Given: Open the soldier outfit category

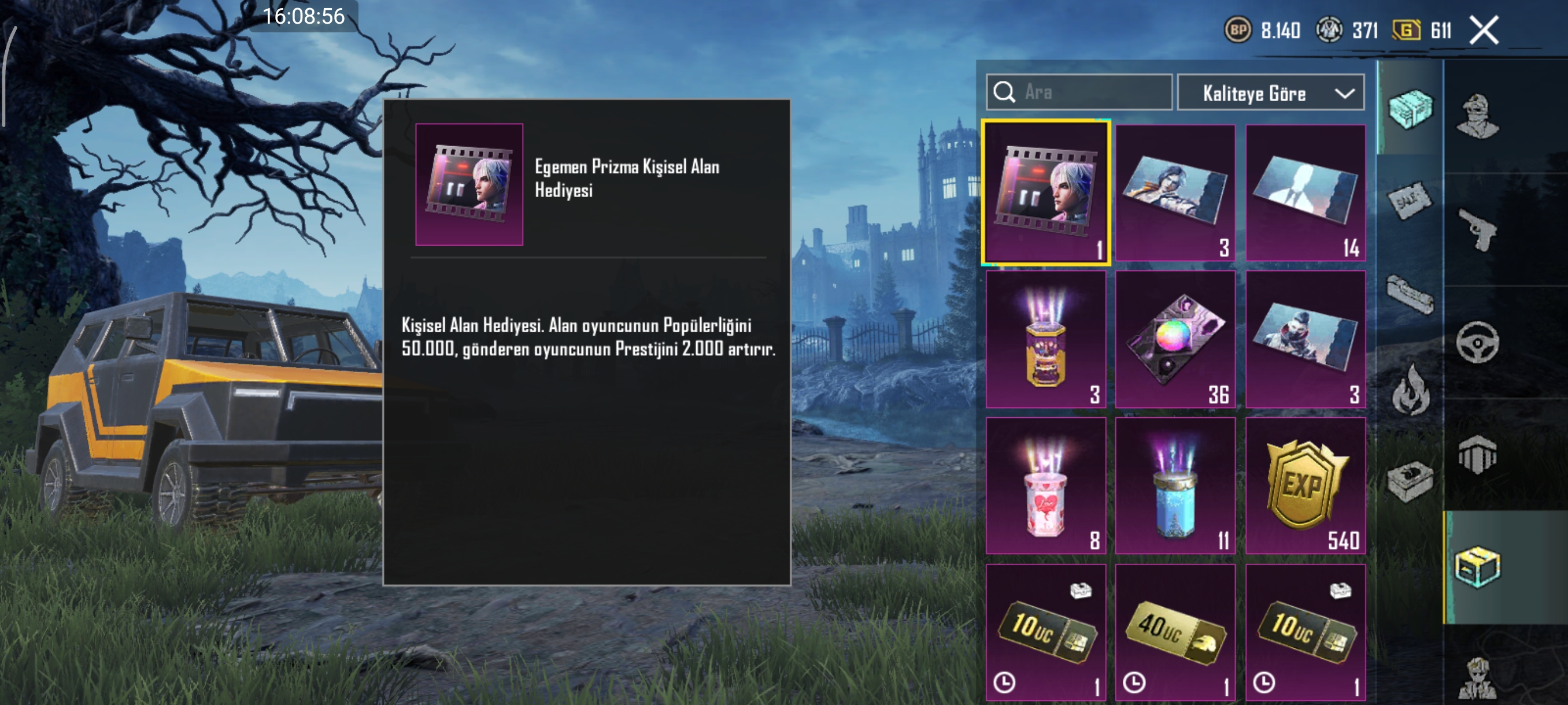Looking at the screenshot, I should click(x=1478, y=117).
